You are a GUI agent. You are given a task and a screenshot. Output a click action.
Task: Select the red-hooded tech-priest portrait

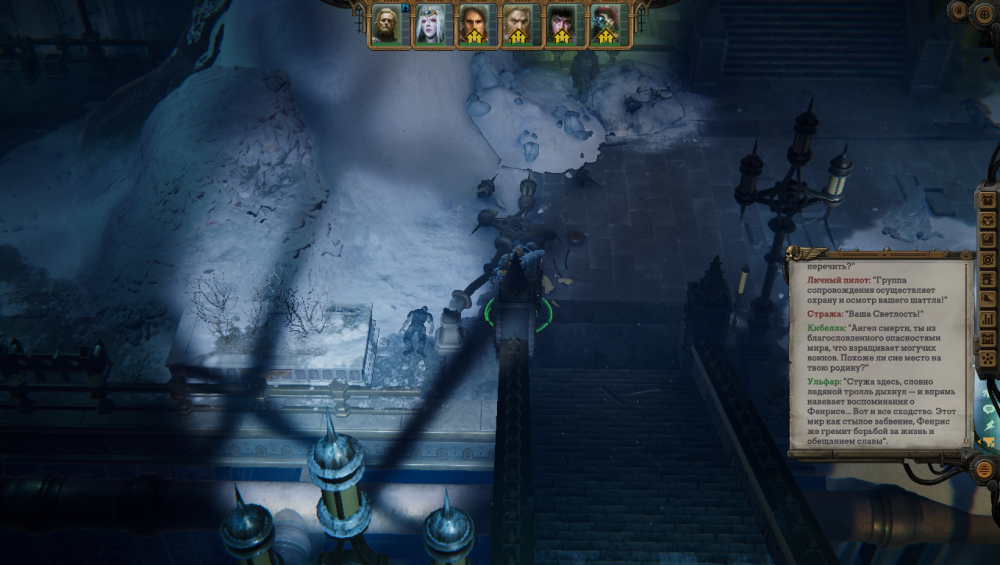(x=605, y=24)
